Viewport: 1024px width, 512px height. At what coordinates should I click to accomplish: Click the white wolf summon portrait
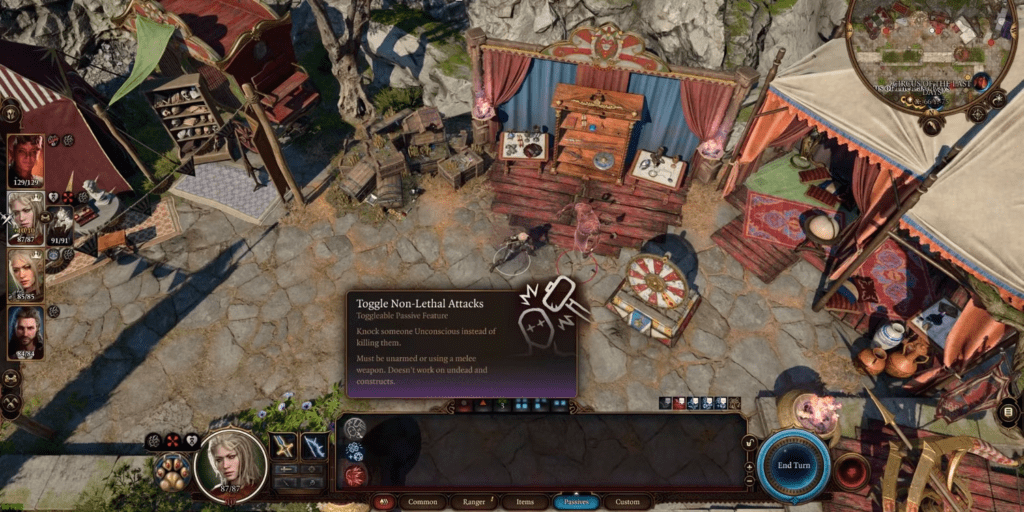[61, 222]
